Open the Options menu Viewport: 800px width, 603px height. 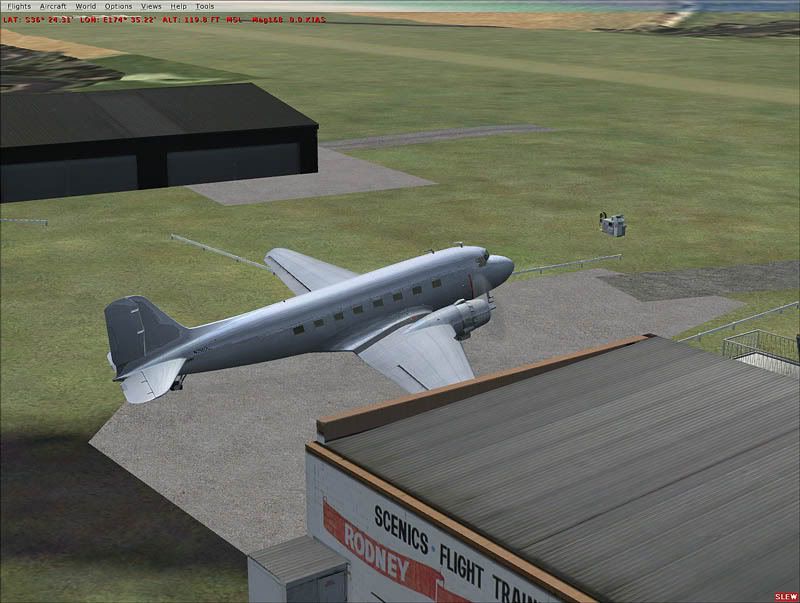coord(118,6)
